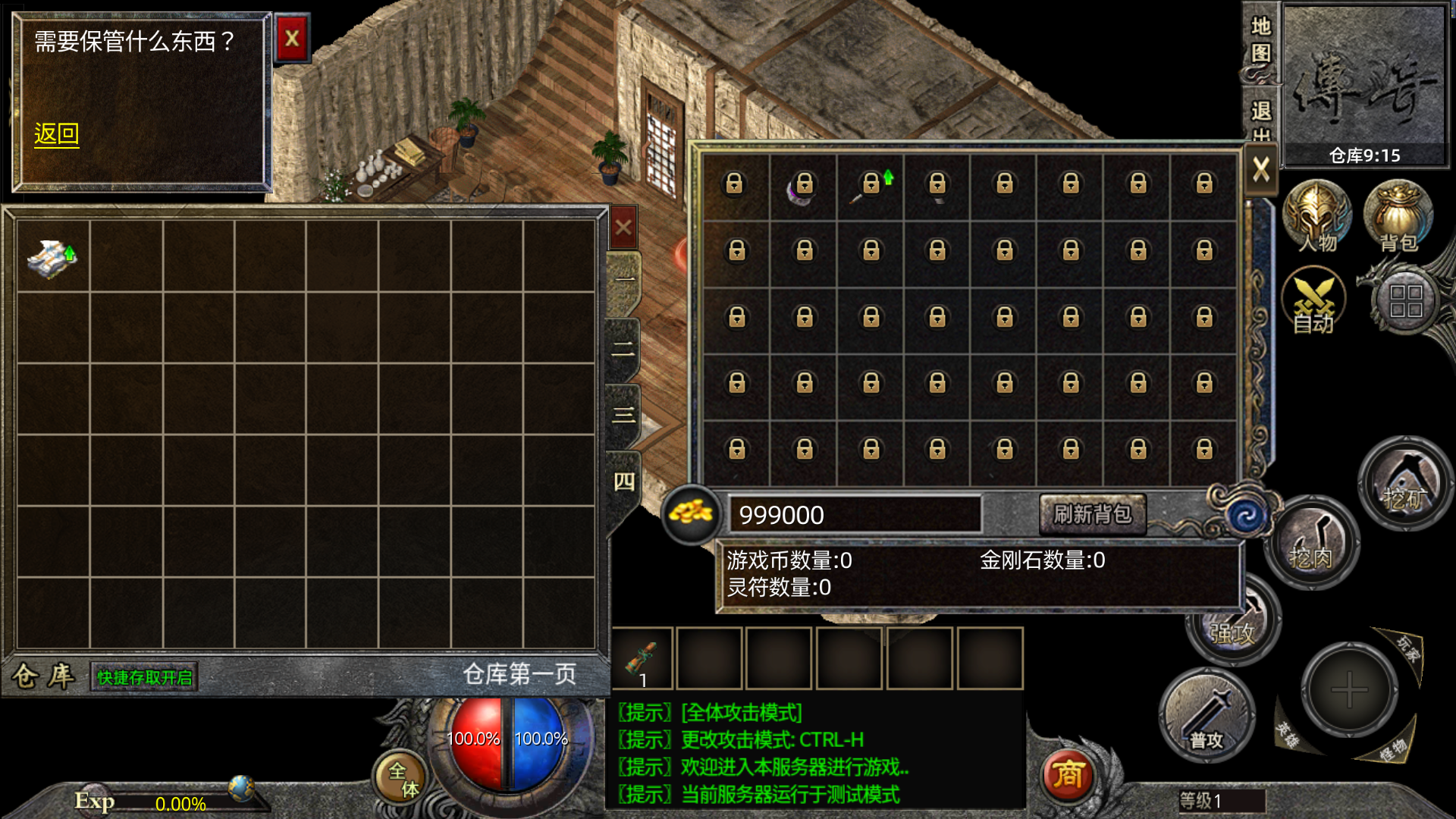Close the storage keeper dialog

pos(292,39)
